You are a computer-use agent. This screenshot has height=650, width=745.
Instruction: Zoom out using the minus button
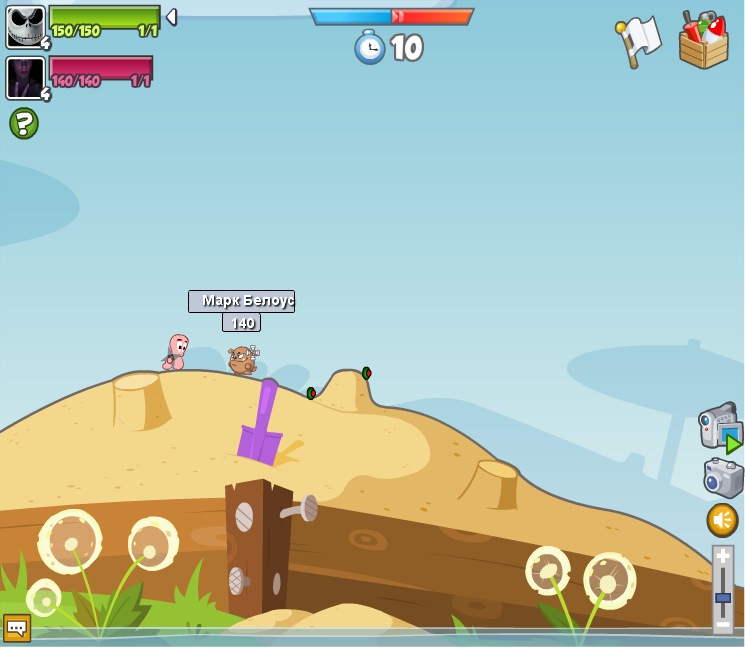(x=723, y=624)
